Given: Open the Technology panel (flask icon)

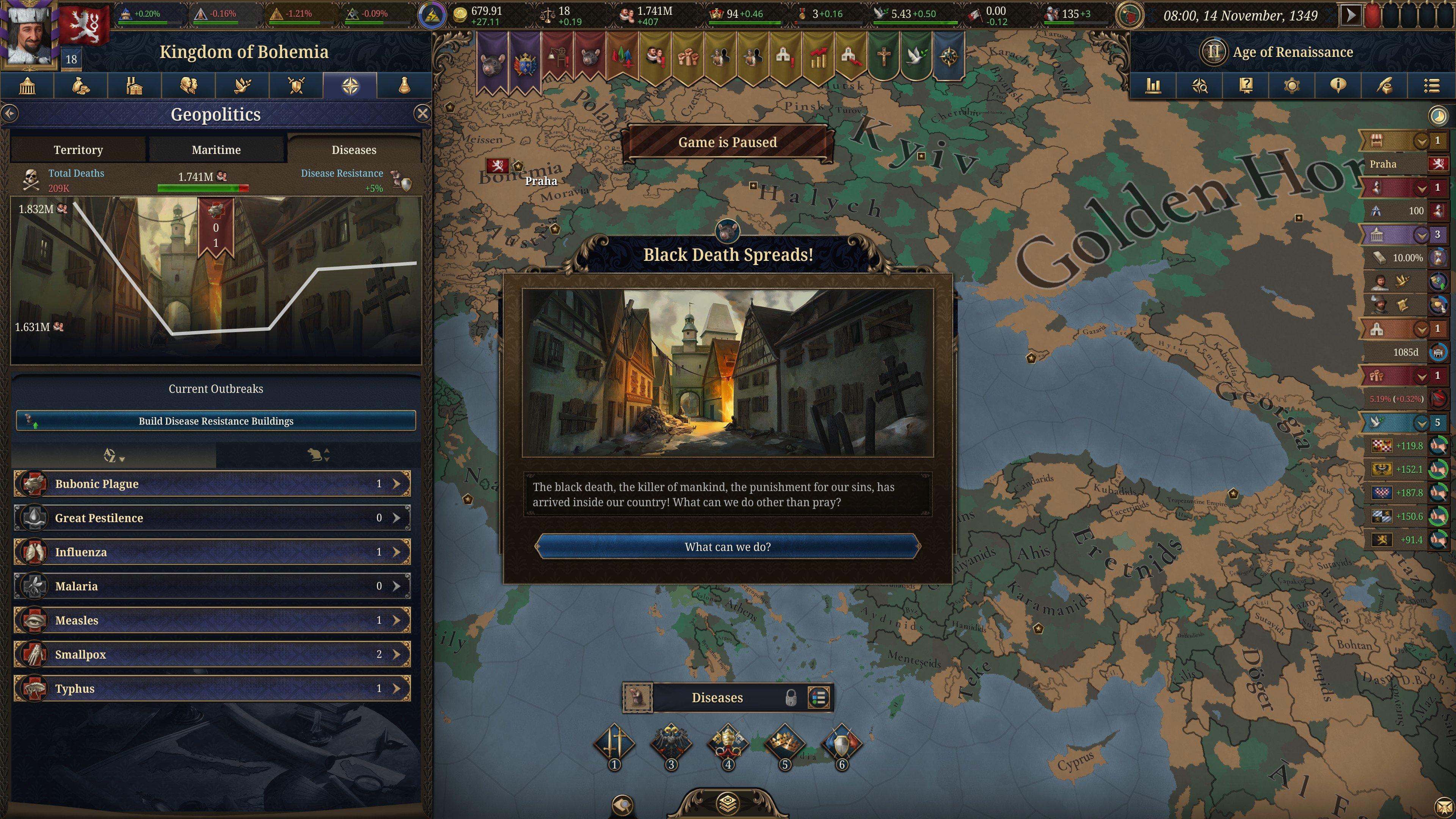Looking at the screenshot, I should pos(403,86).
